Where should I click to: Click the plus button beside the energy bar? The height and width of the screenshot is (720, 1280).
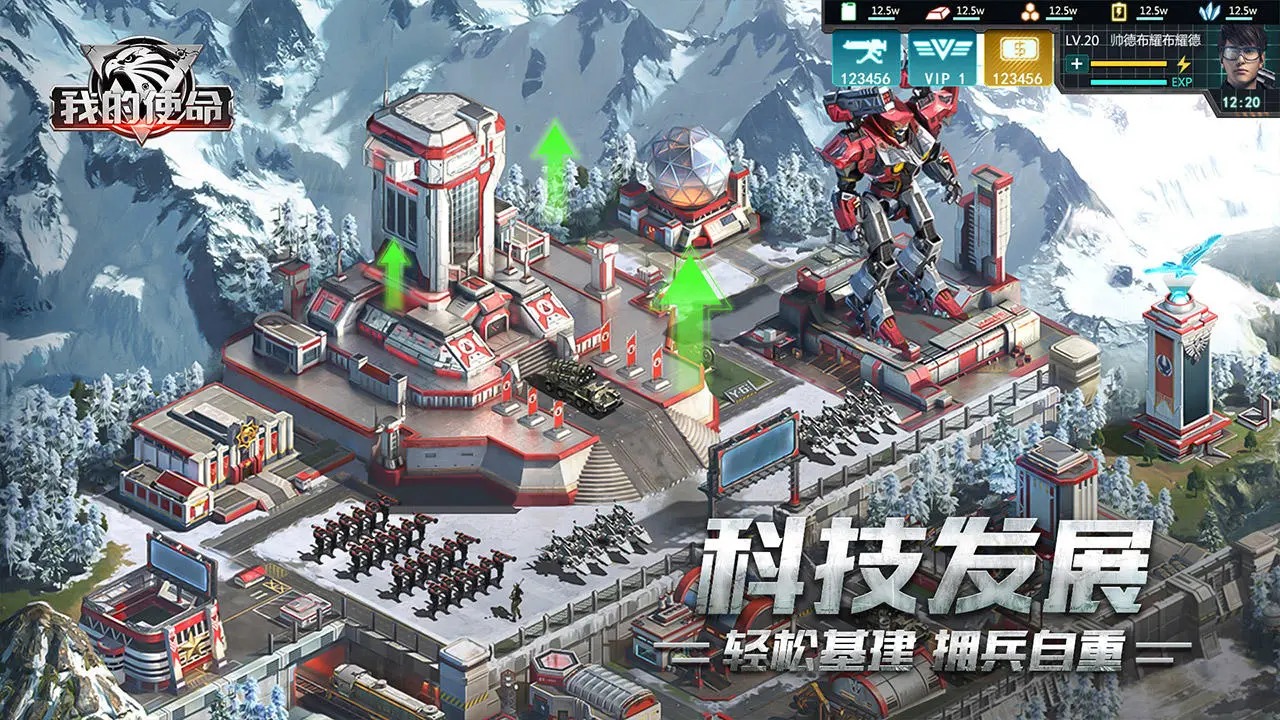(1077, 65)
